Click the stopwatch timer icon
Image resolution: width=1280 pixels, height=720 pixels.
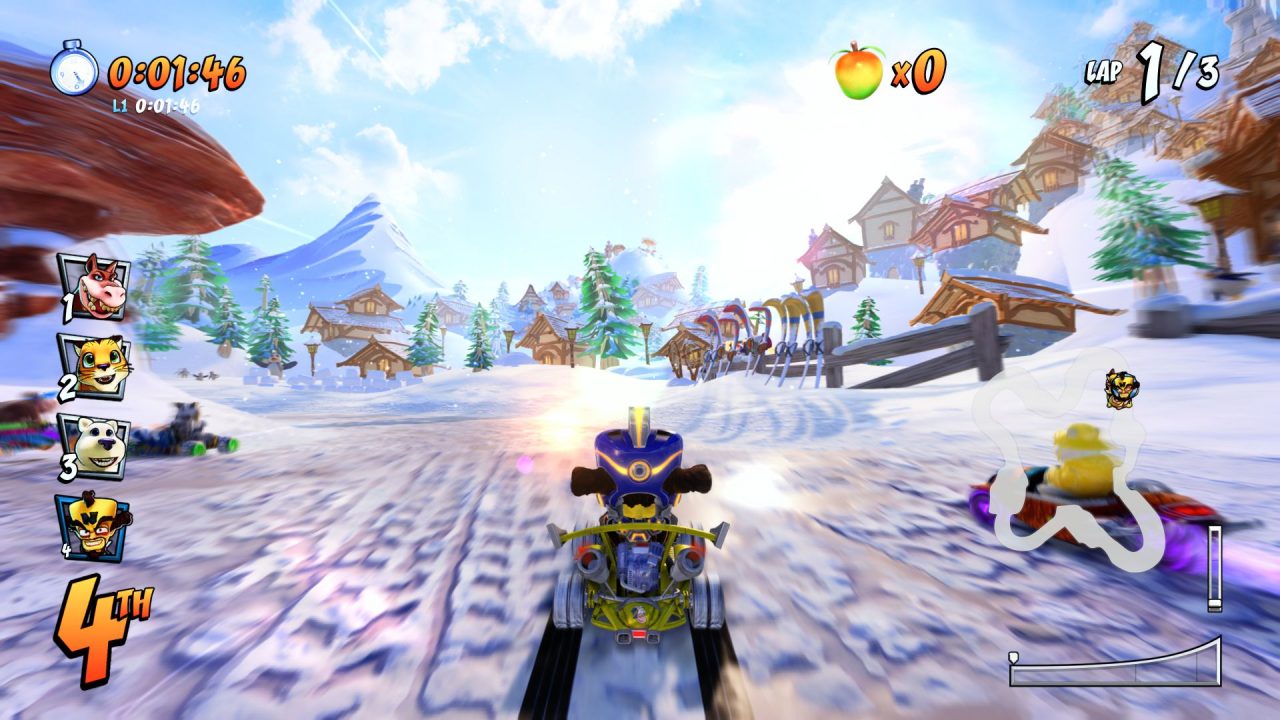click(74, 69)
